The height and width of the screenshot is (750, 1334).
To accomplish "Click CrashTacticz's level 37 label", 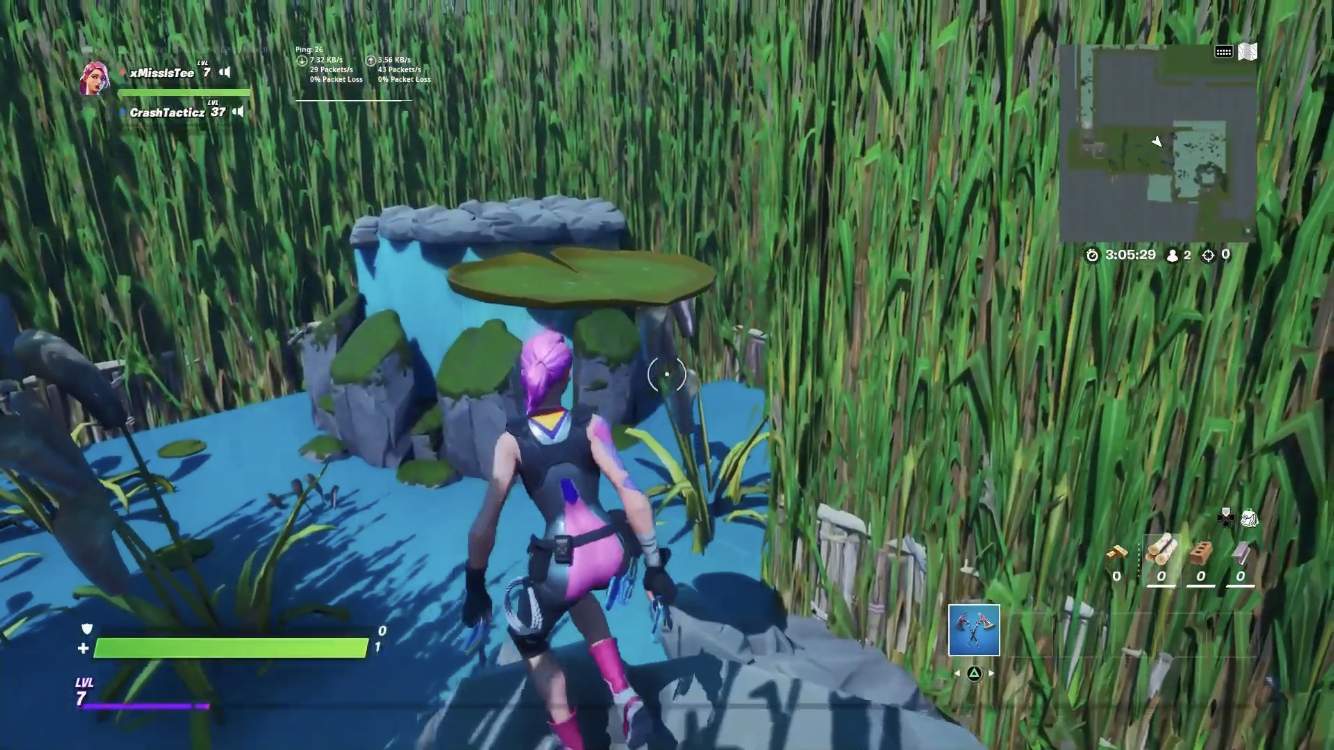I will tap(217, 111).
